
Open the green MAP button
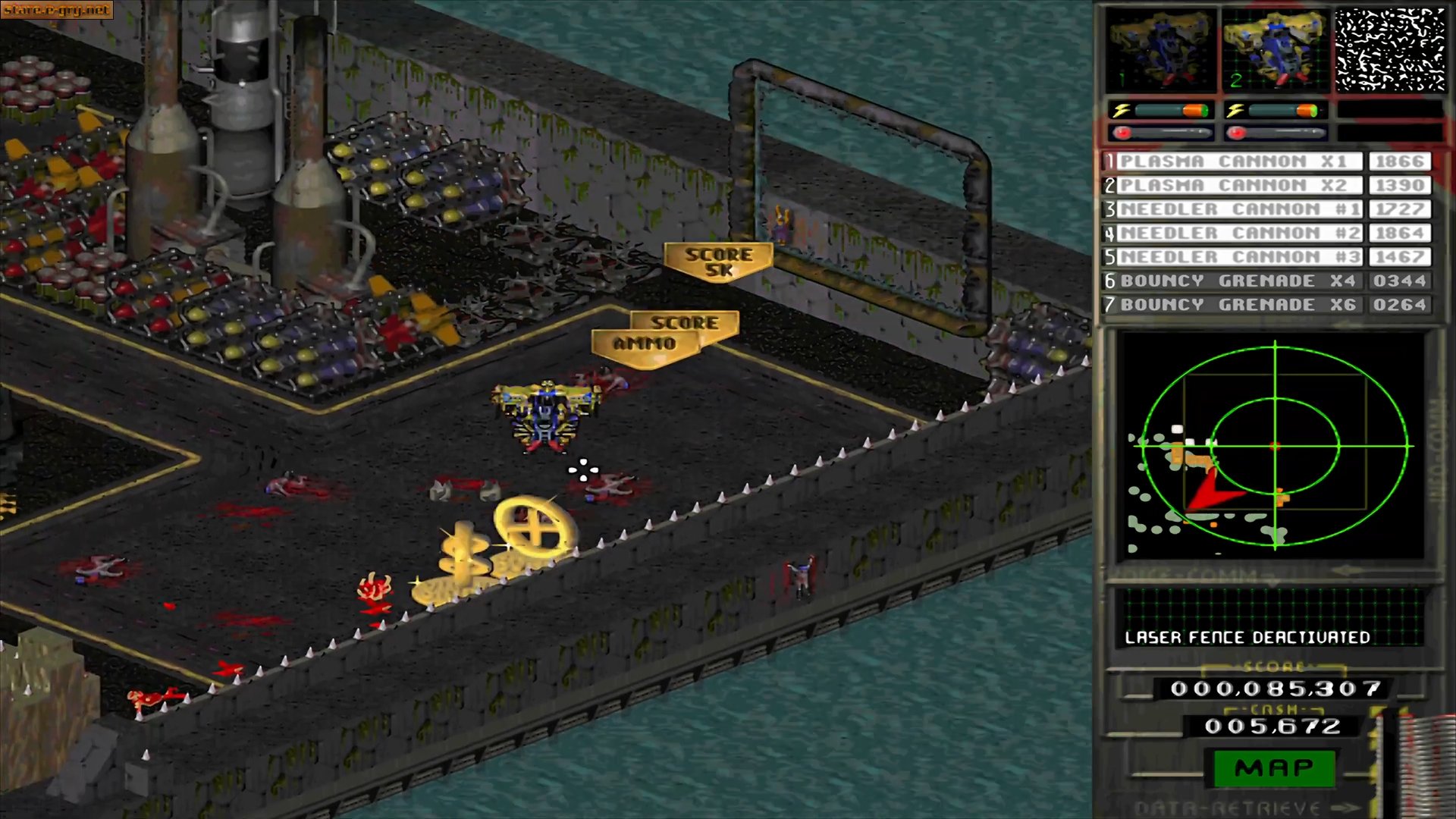1274,768
